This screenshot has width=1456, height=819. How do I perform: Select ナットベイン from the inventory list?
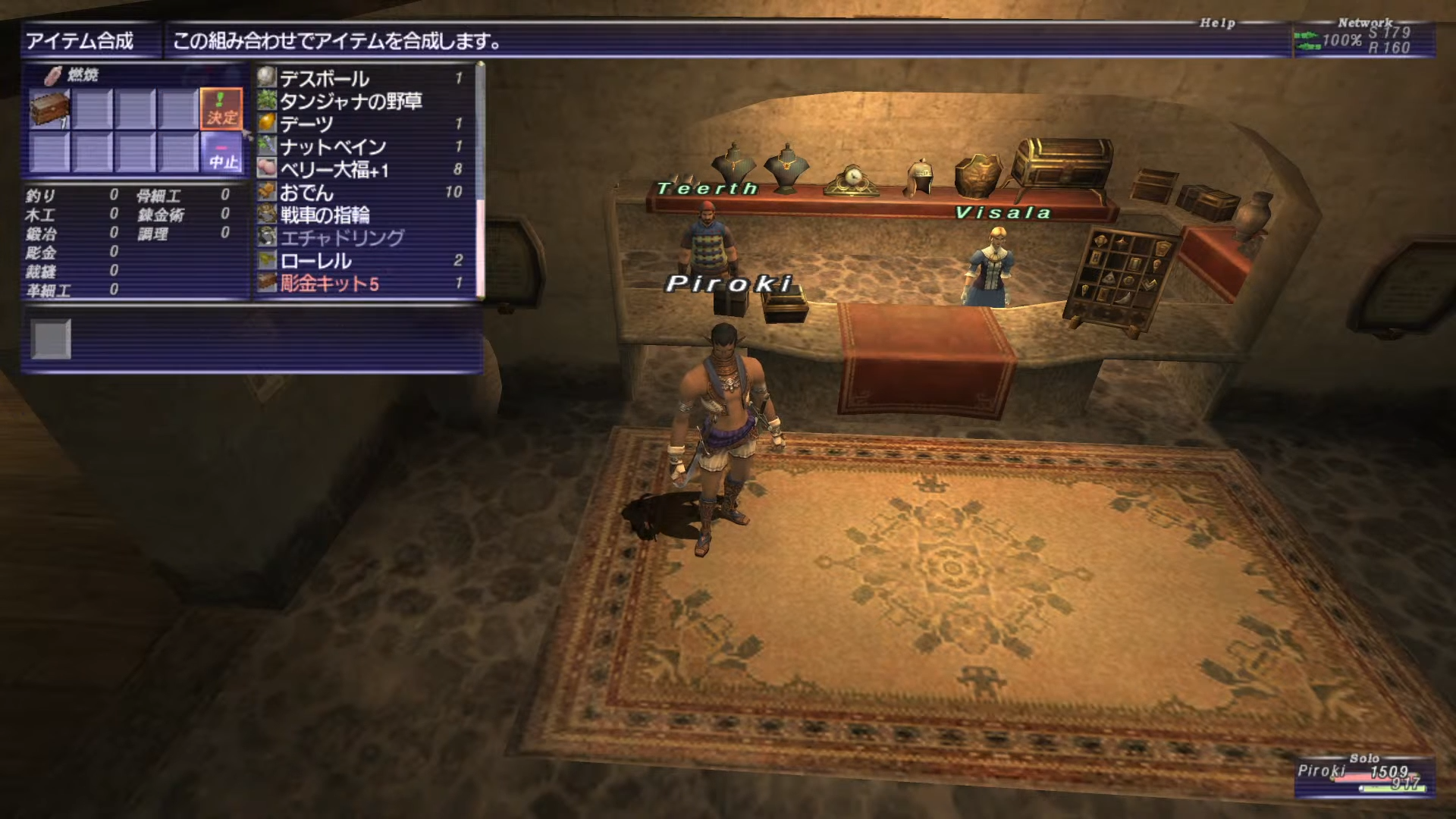332,146
